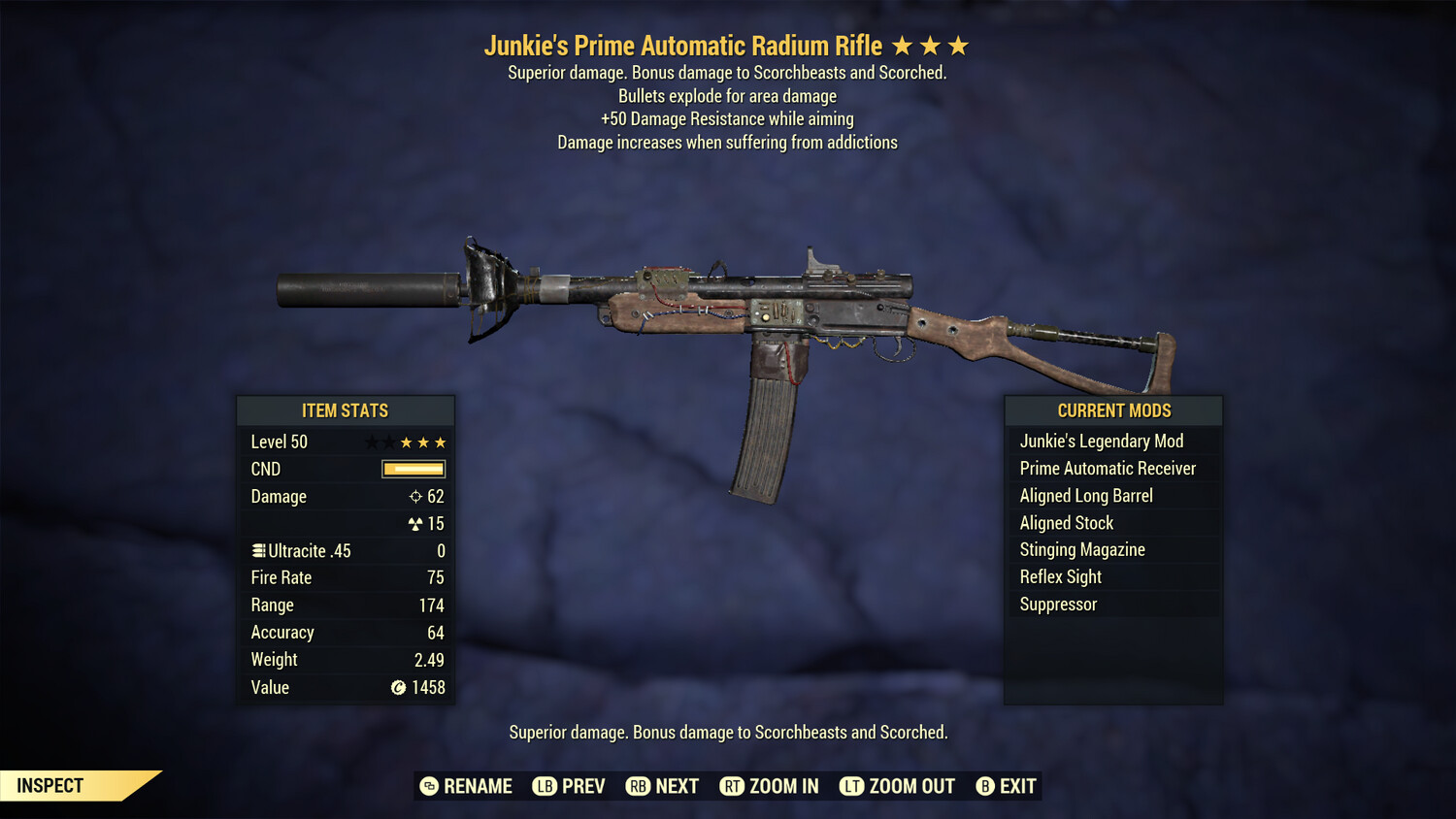1456x819 pixels.
Task: Click the Ultracite .45 ammo icon
Action: (x=257, y=550)
